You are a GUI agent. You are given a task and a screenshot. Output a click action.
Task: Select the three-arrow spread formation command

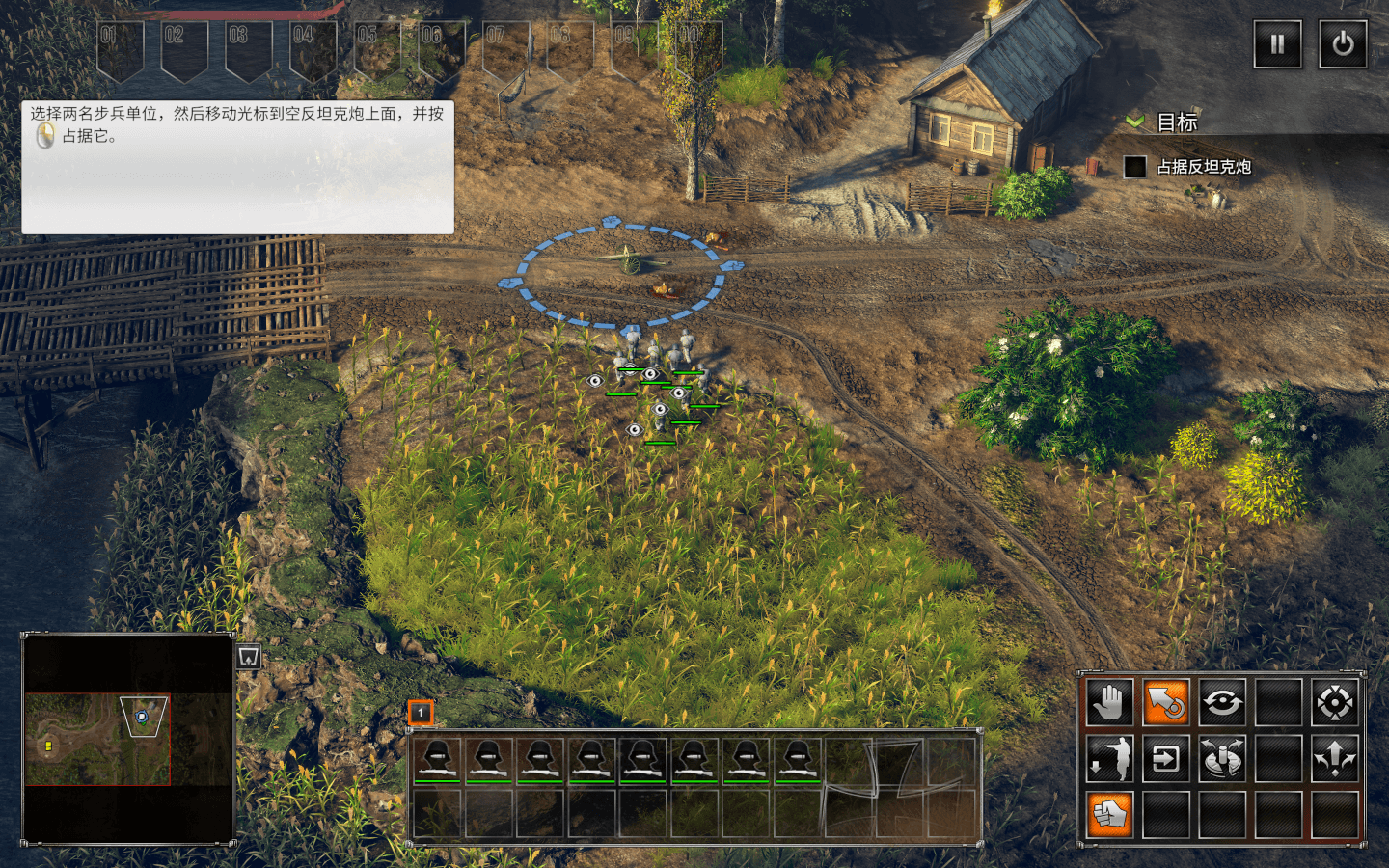pyautogui.click(x=1335, y=759)
